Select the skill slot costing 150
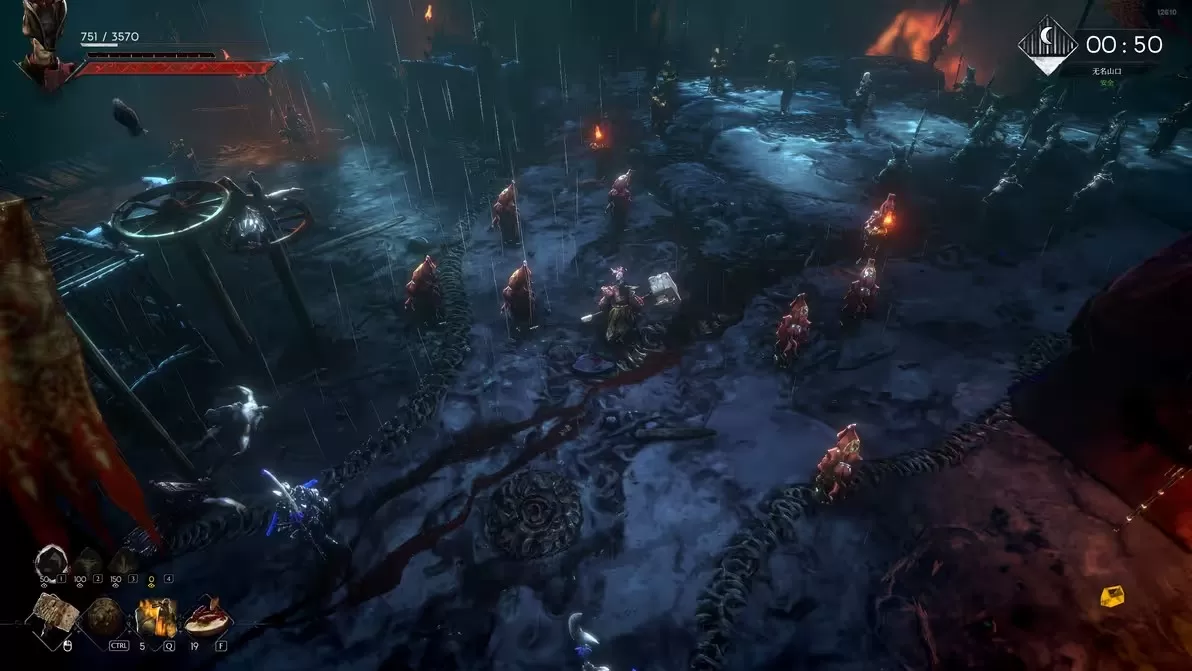The height and width of the screenshot is (671, 1192). click(x=123, y=561)
